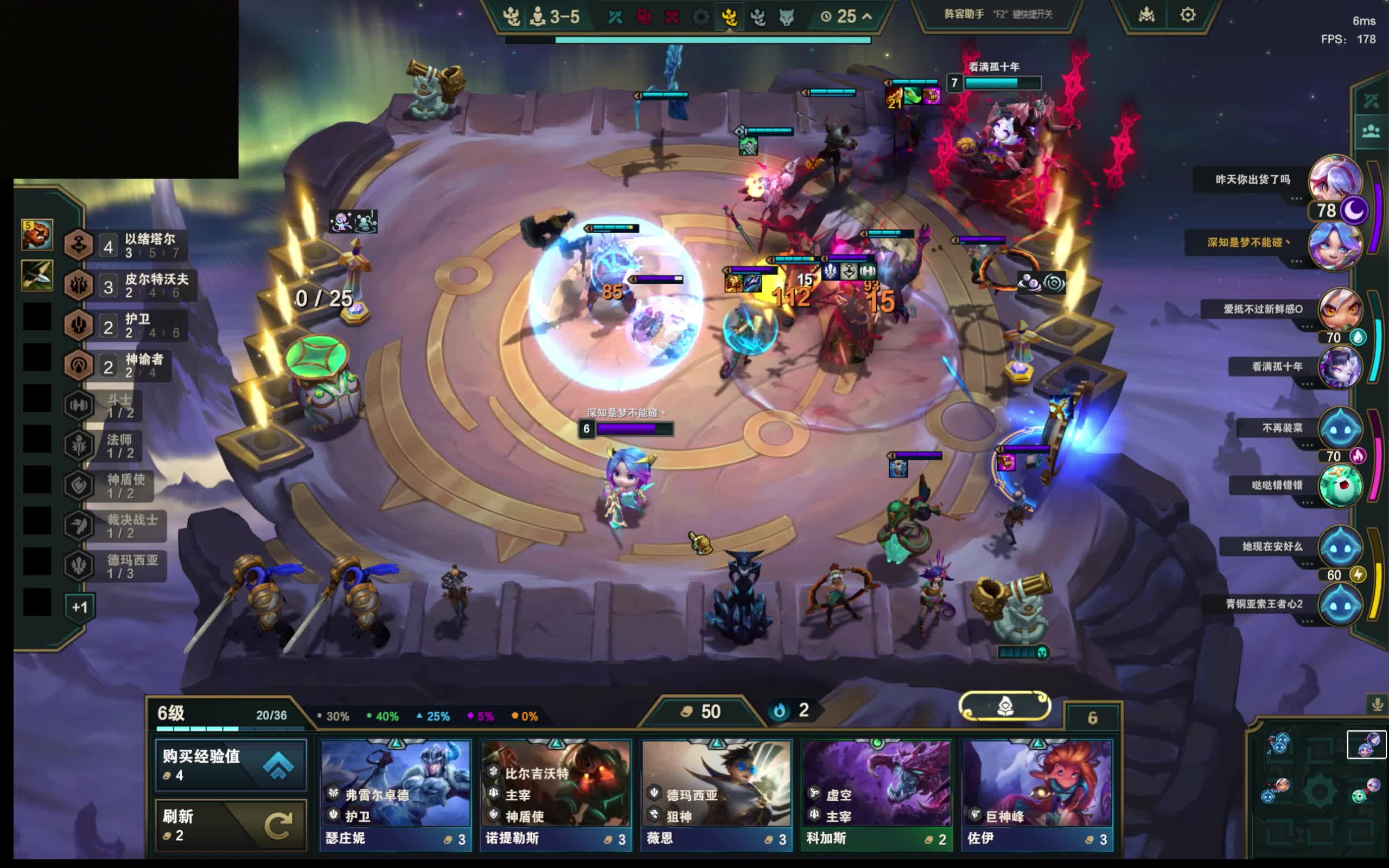
Task: Select the 薇恩 shop card
Action: pos(716,793)
